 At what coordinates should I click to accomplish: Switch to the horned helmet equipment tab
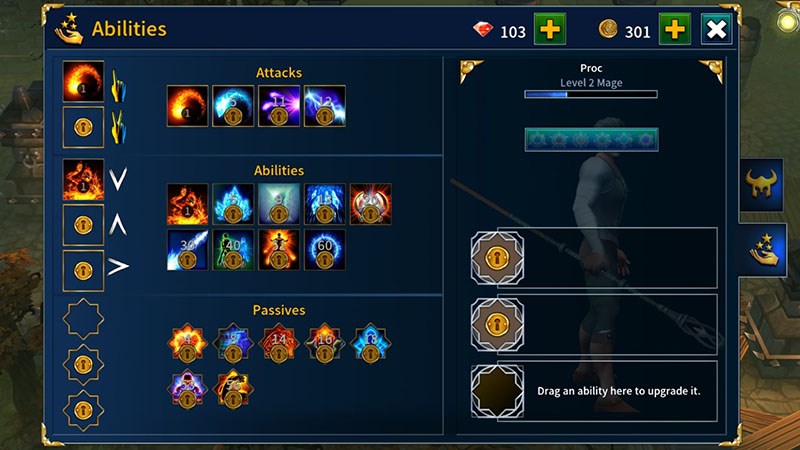click(x=761, y=184)
